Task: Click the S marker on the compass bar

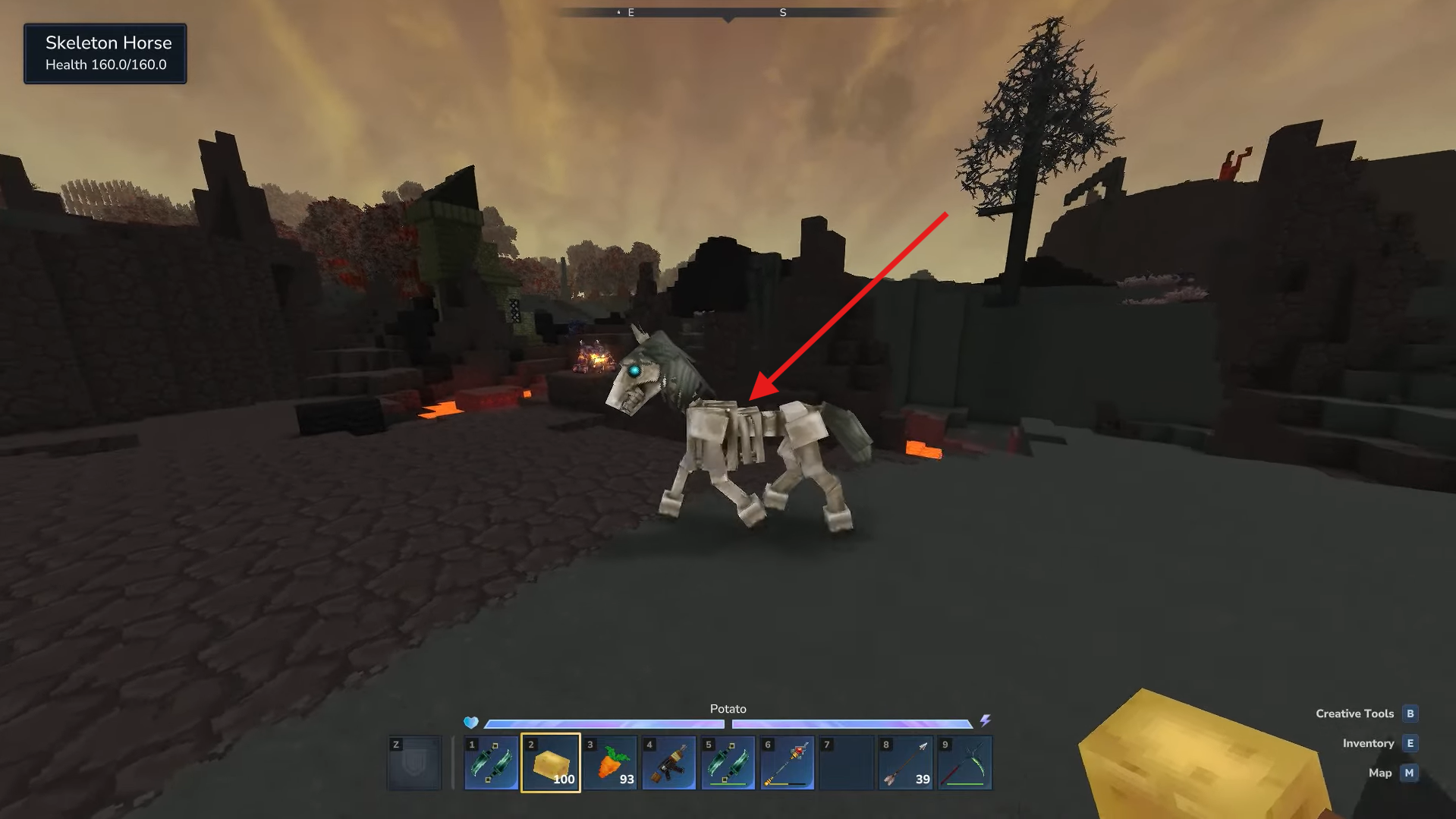Action: pyautogui.click(x=782, y=12)
